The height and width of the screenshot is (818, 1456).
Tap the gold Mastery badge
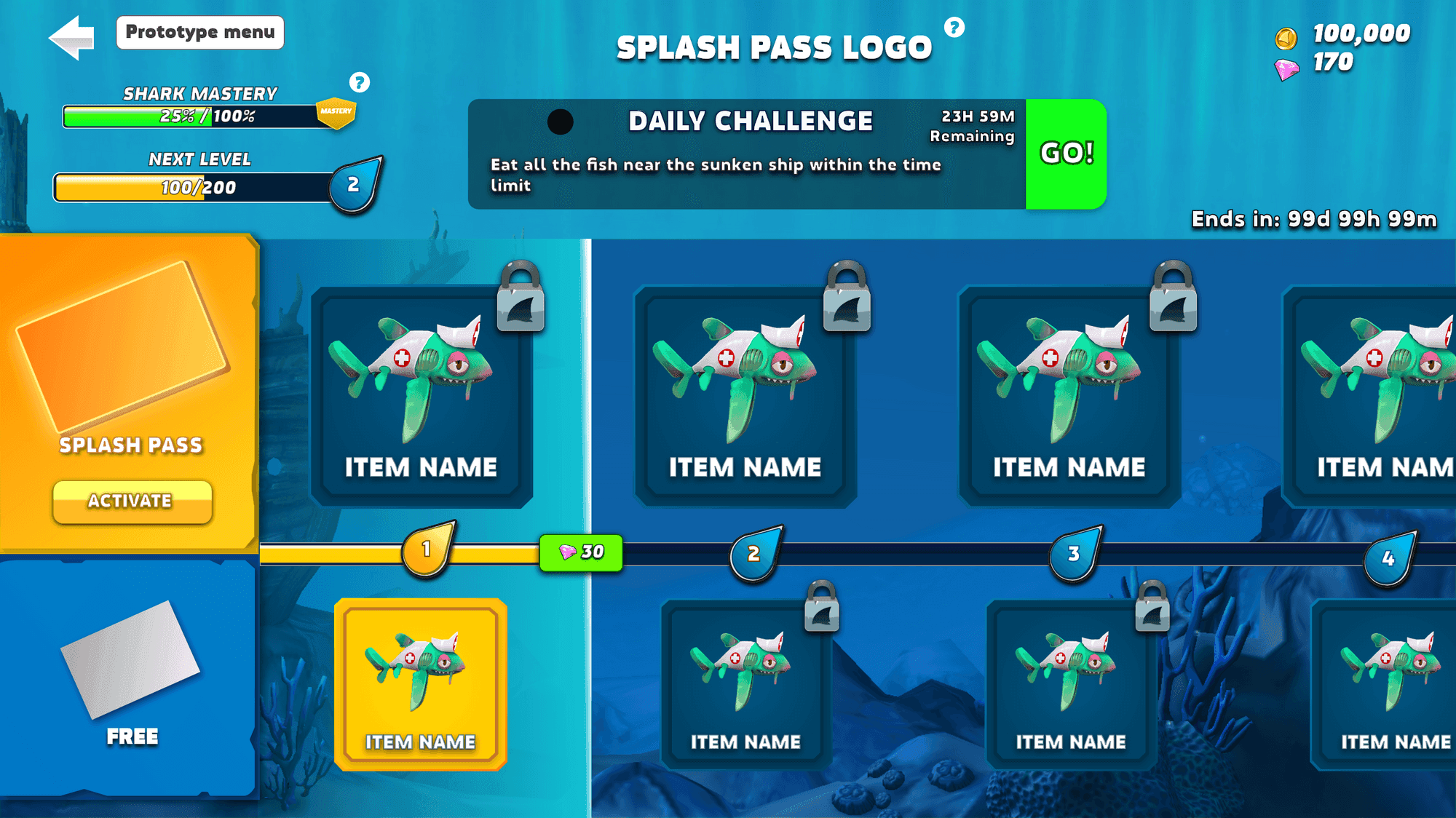[x=336, y=113]
